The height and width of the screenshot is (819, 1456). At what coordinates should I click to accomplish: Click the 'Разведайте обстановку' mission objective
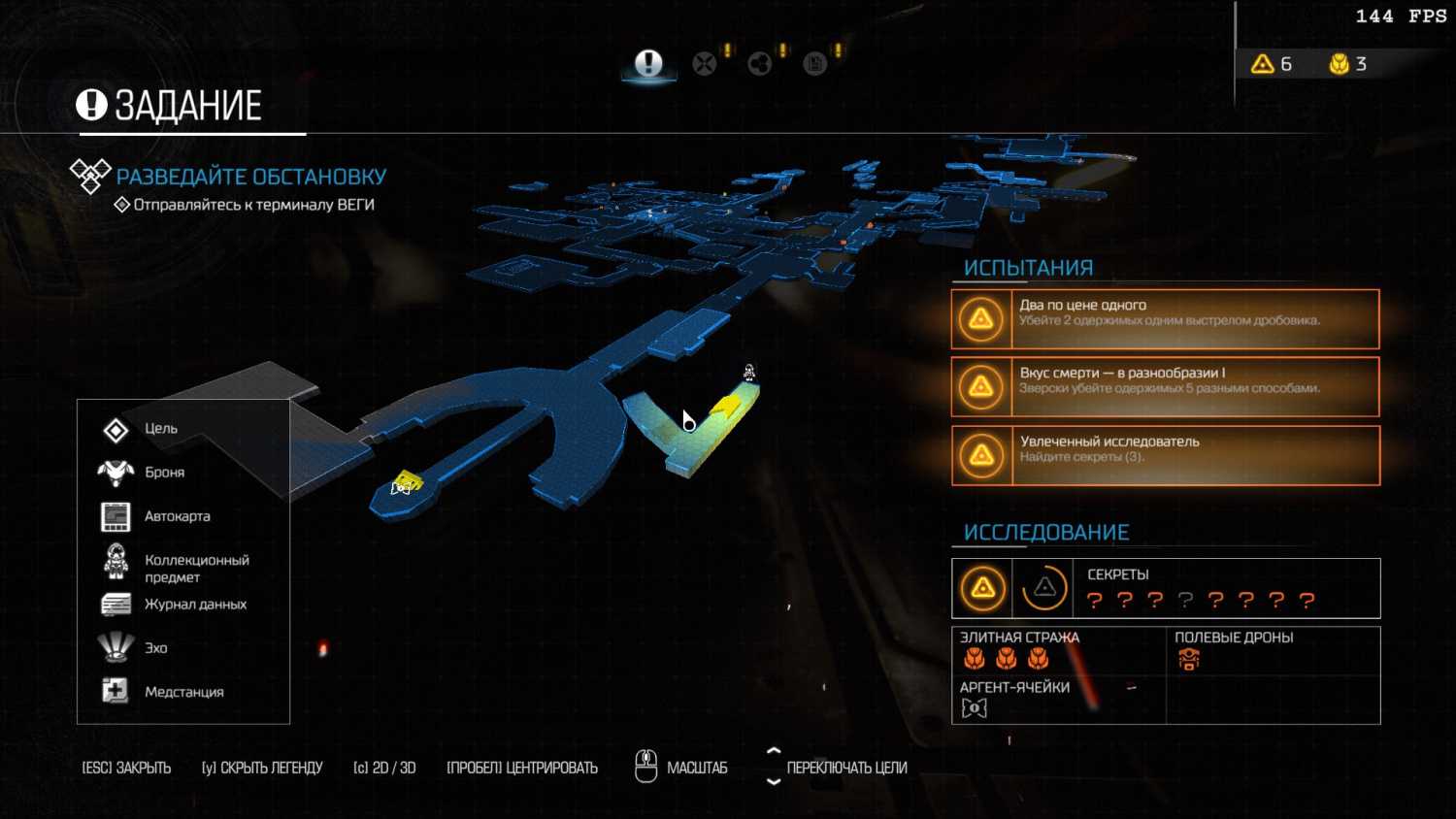pyautogui.click(x=250, y=177)
